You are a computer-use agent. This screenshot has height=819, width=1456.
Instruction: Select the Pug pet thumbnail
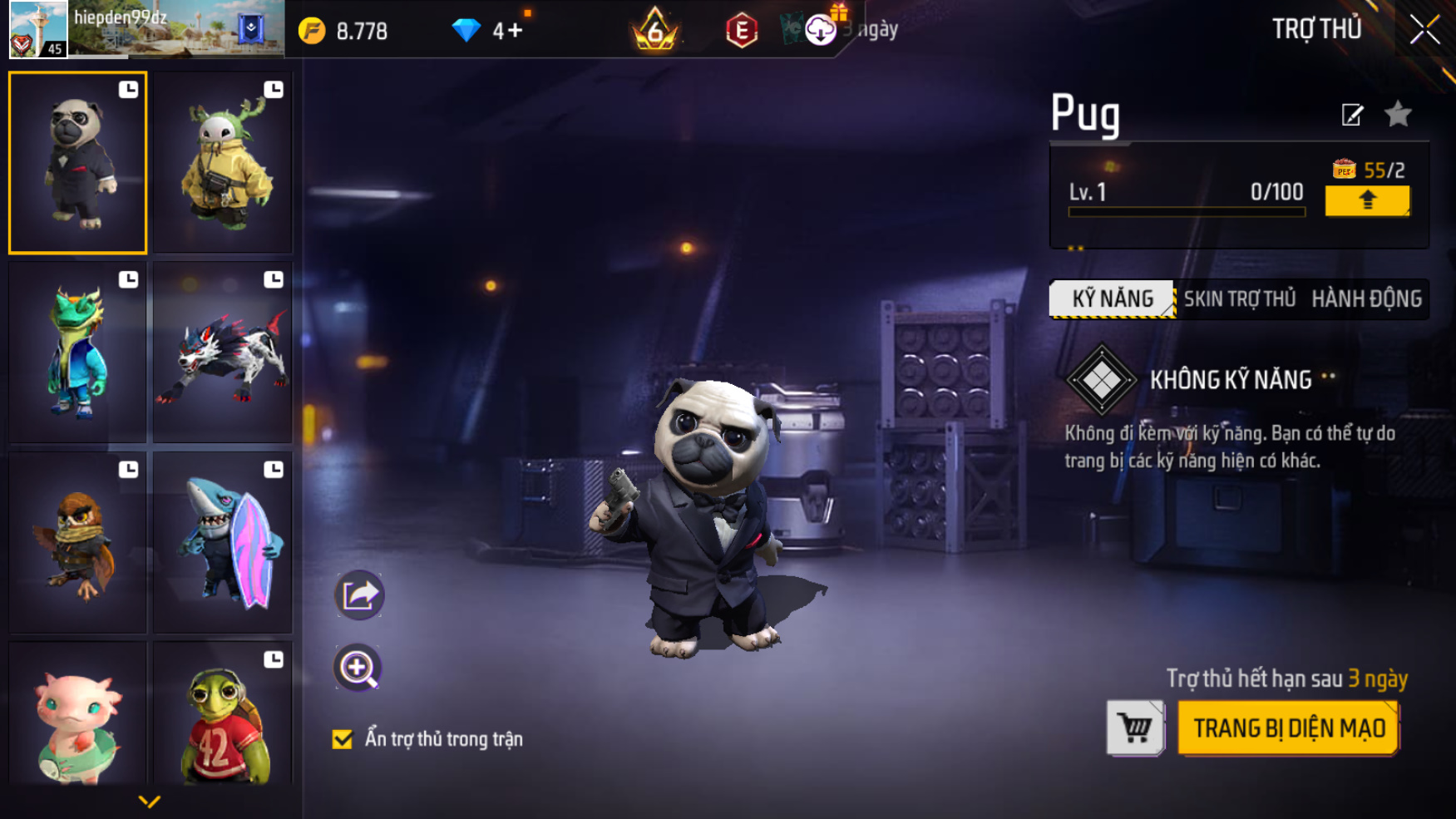pyautogui.click(x=77, y=163)
